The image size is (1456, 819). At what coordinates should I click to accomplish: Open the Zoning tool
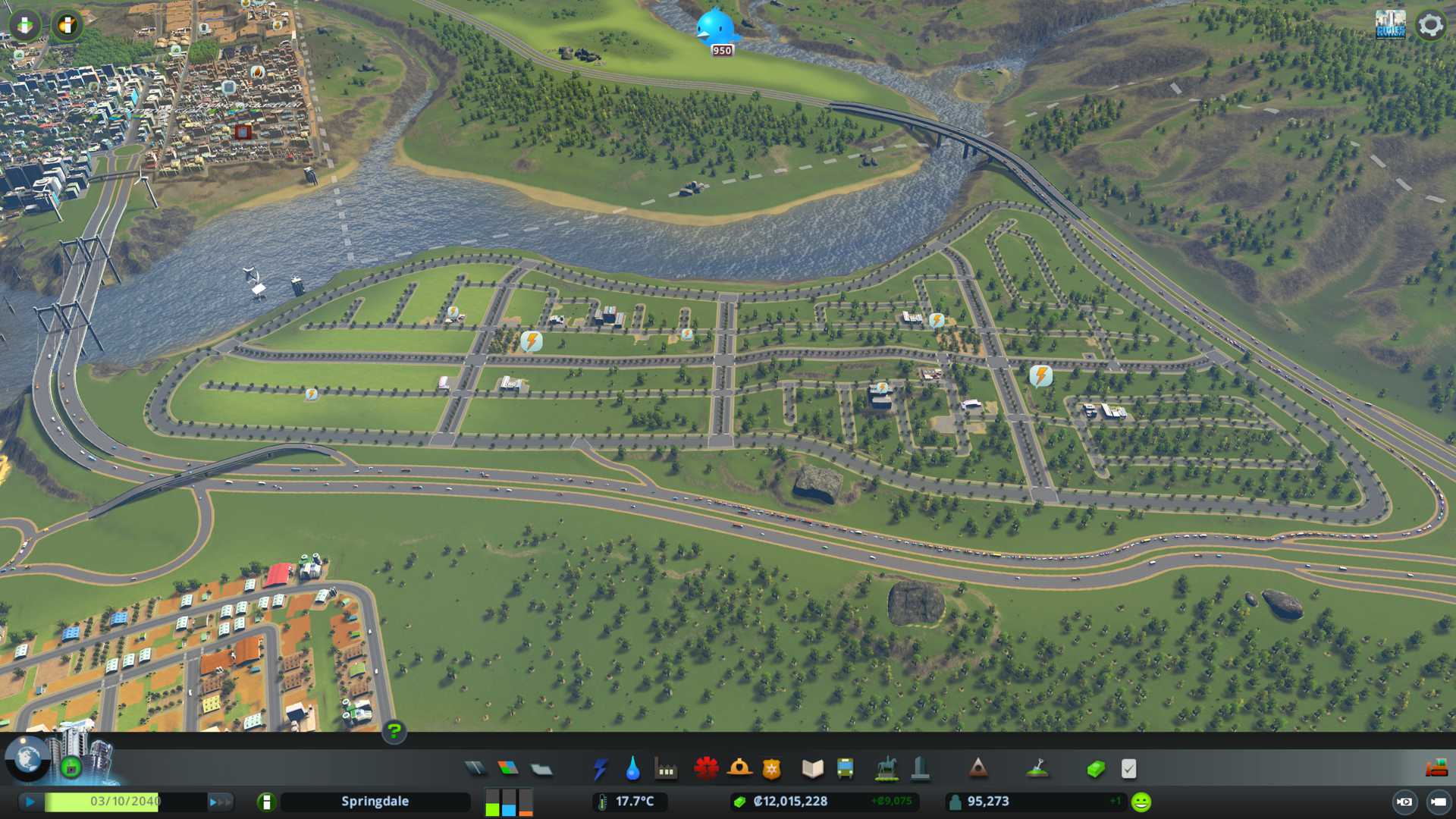coord(508,769)
